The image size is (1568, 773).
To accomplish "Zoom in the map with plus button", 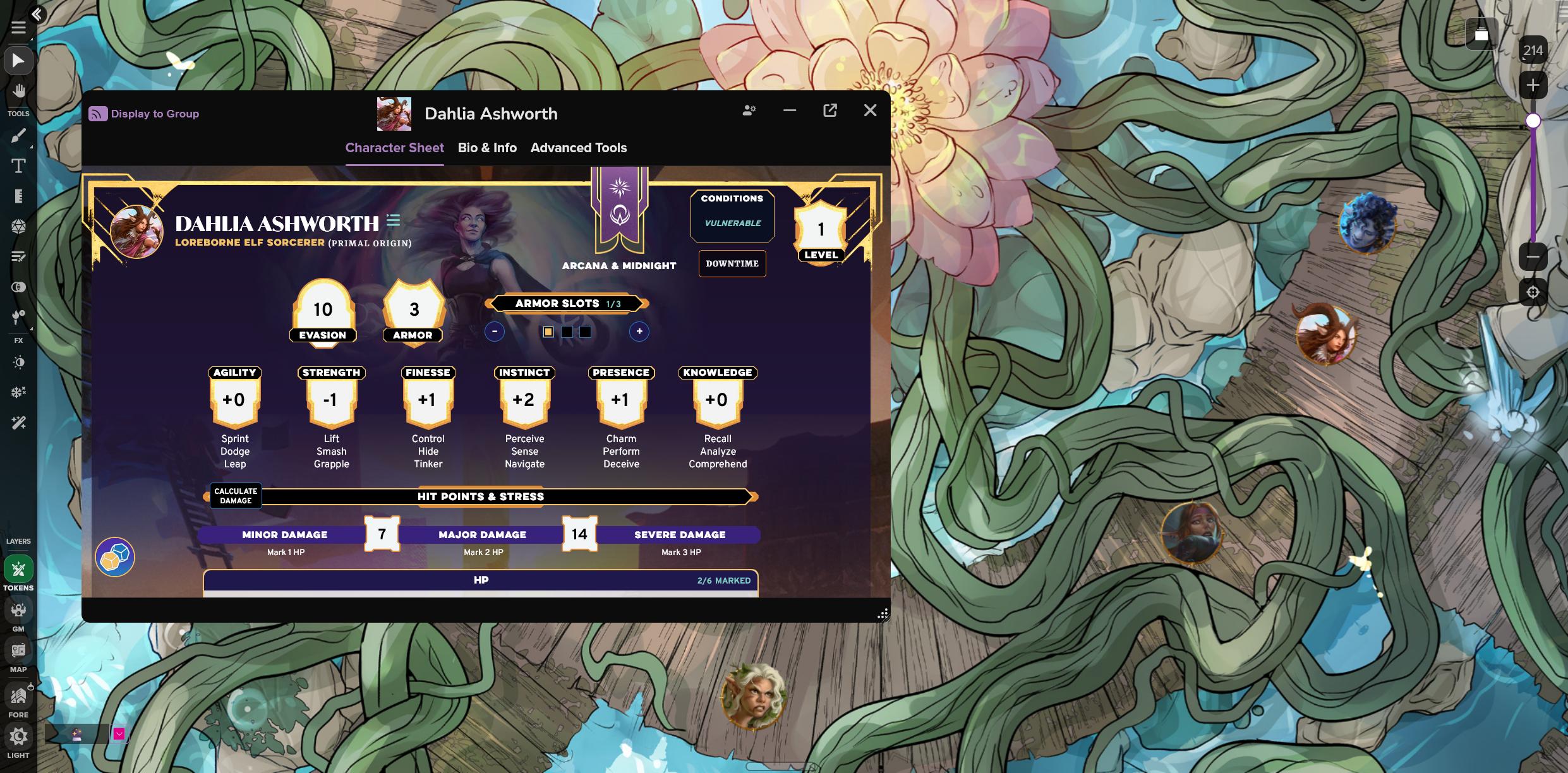I will tap(1533, 85).
